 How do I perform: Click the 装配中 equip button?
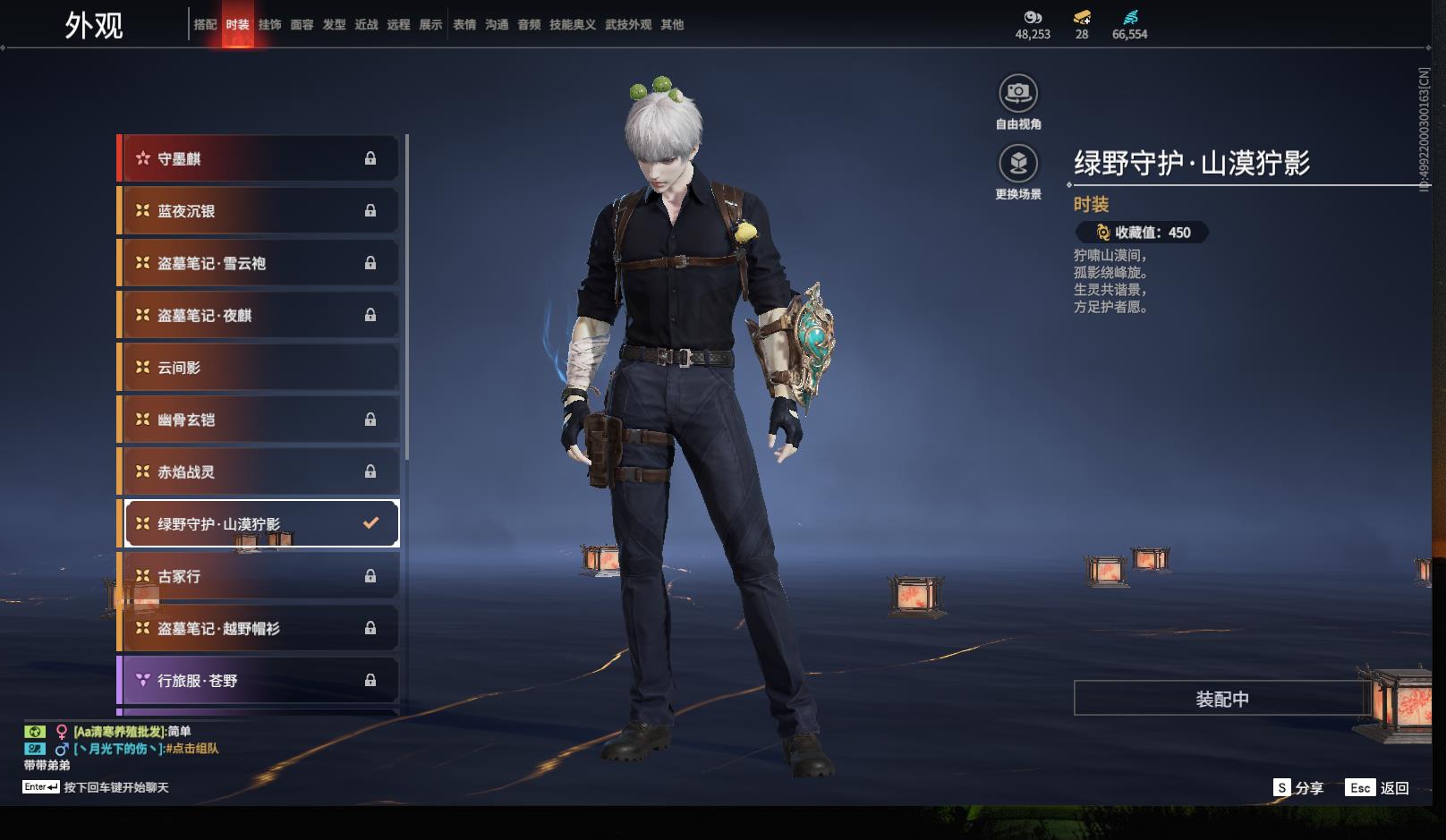point(1221,699)
